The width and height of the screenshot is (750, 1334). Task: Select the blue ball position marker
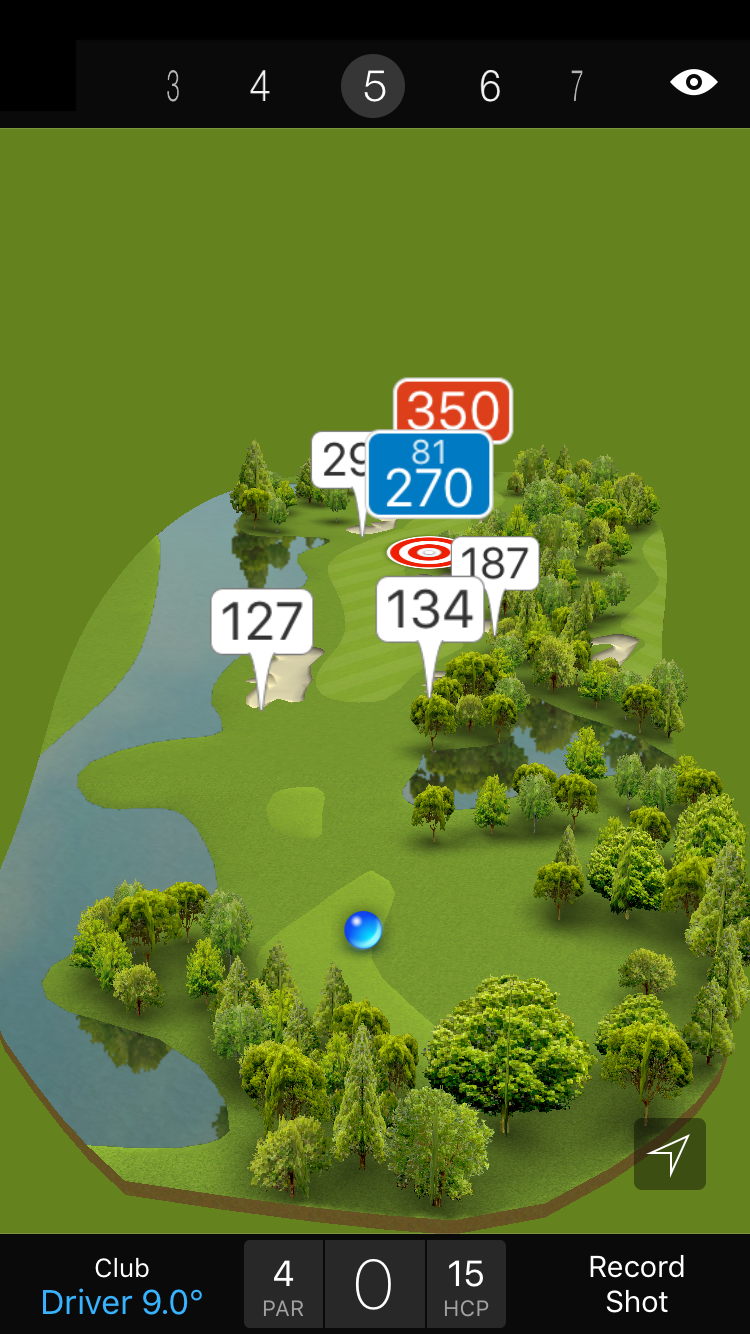363,930
